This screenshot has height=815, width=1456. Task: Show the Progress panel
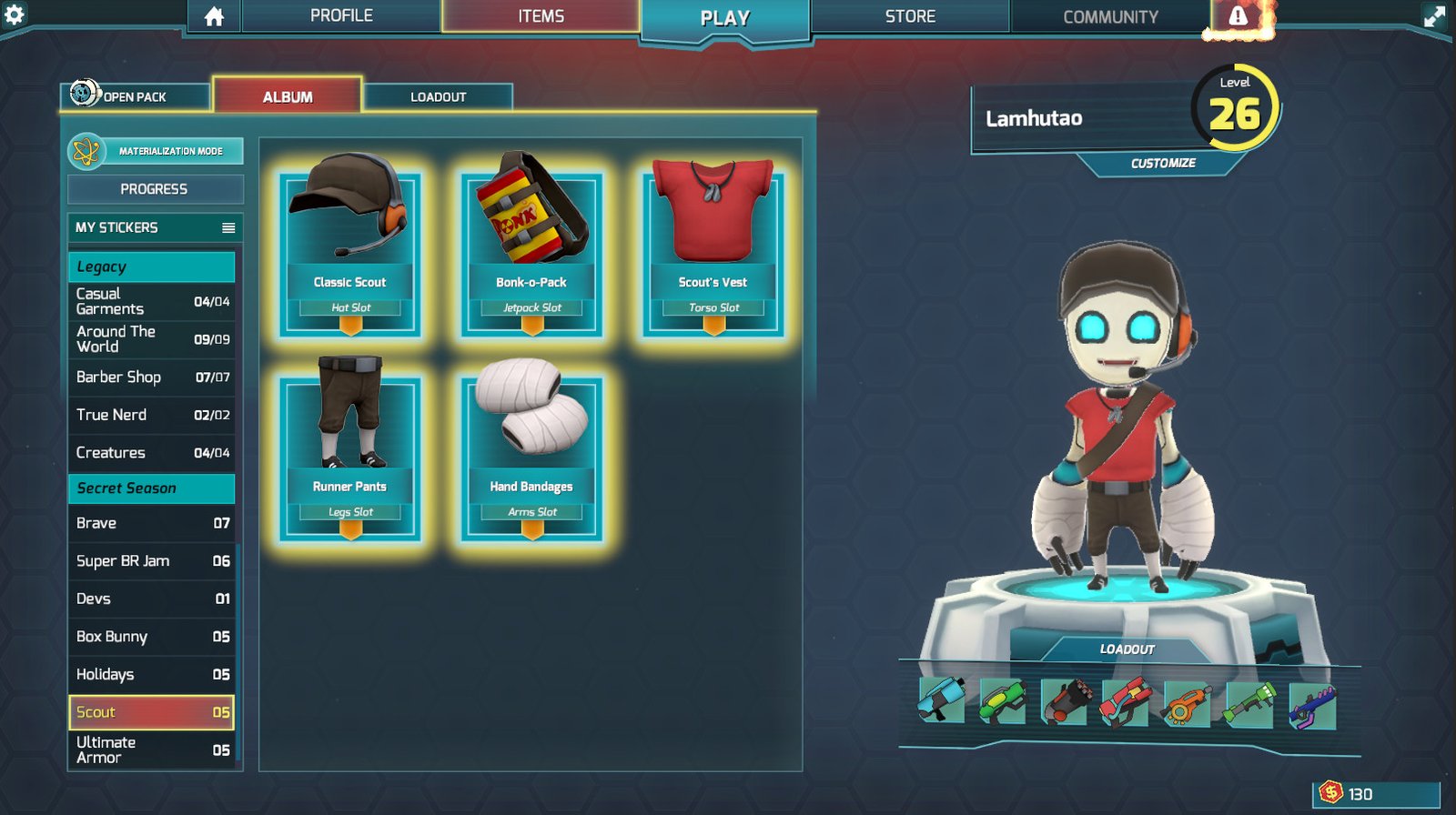point(155,189)
